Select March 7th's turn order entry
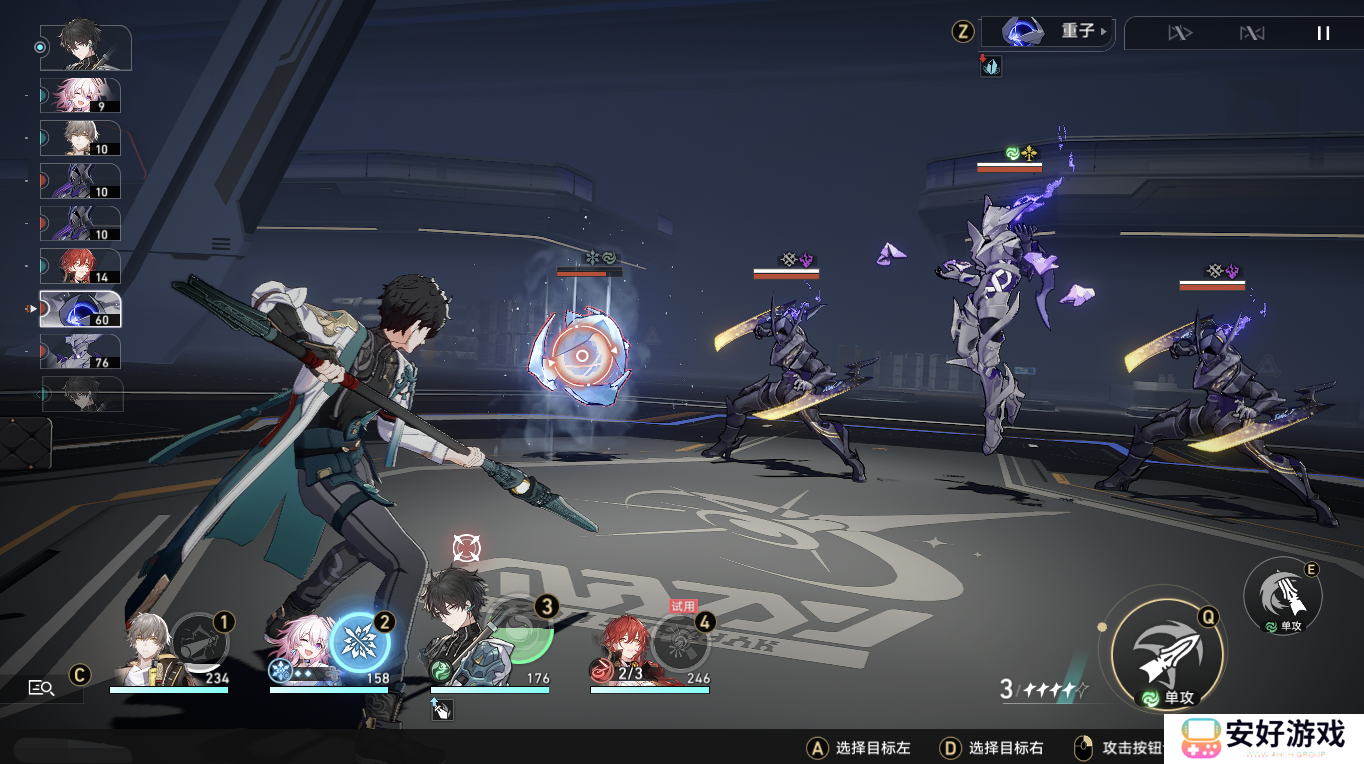Screen dimensions: 1364x764 click(x=80, y=95)
